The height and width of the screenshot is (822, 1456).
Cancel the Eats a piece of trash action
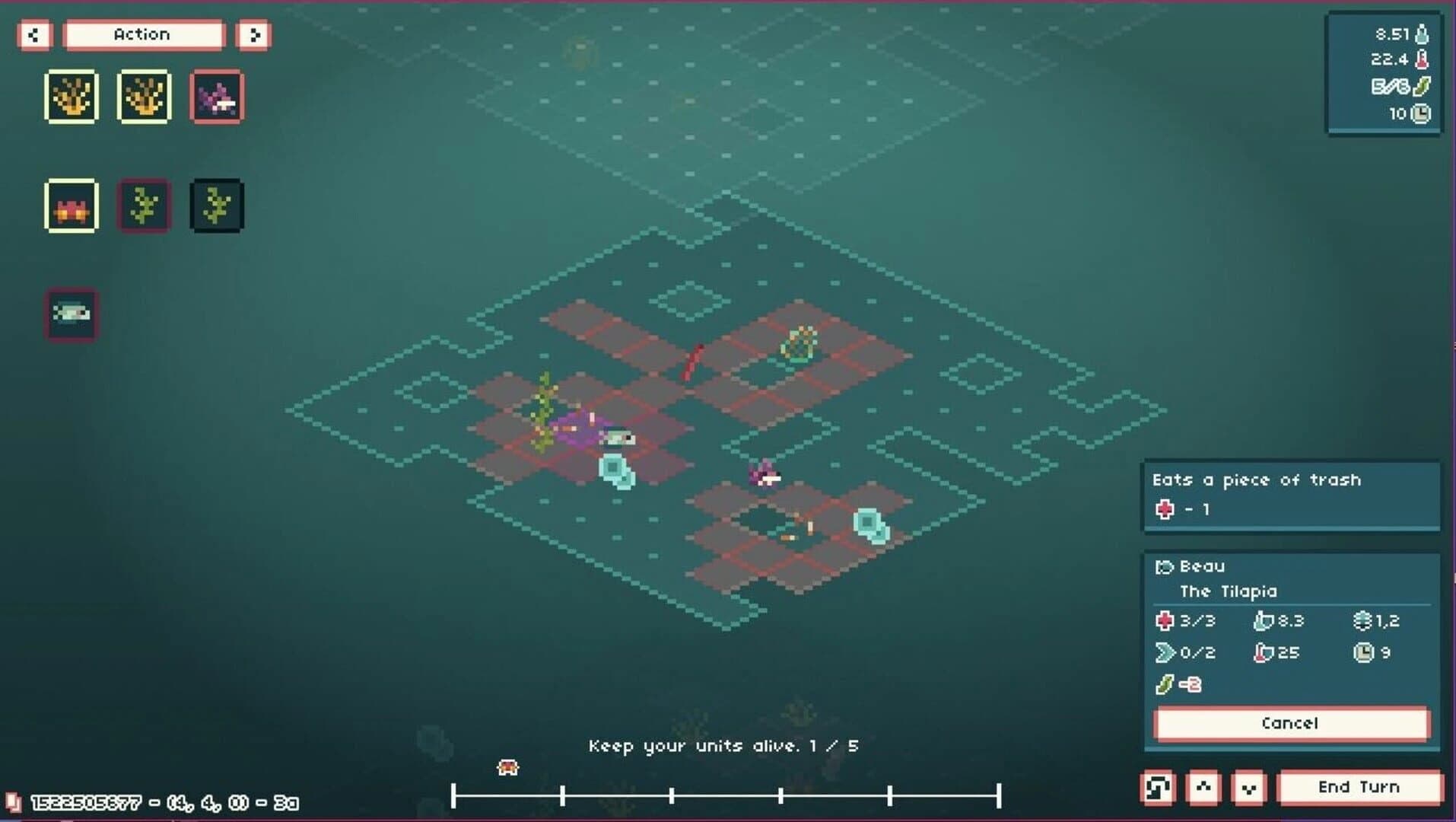point(1291,724)
